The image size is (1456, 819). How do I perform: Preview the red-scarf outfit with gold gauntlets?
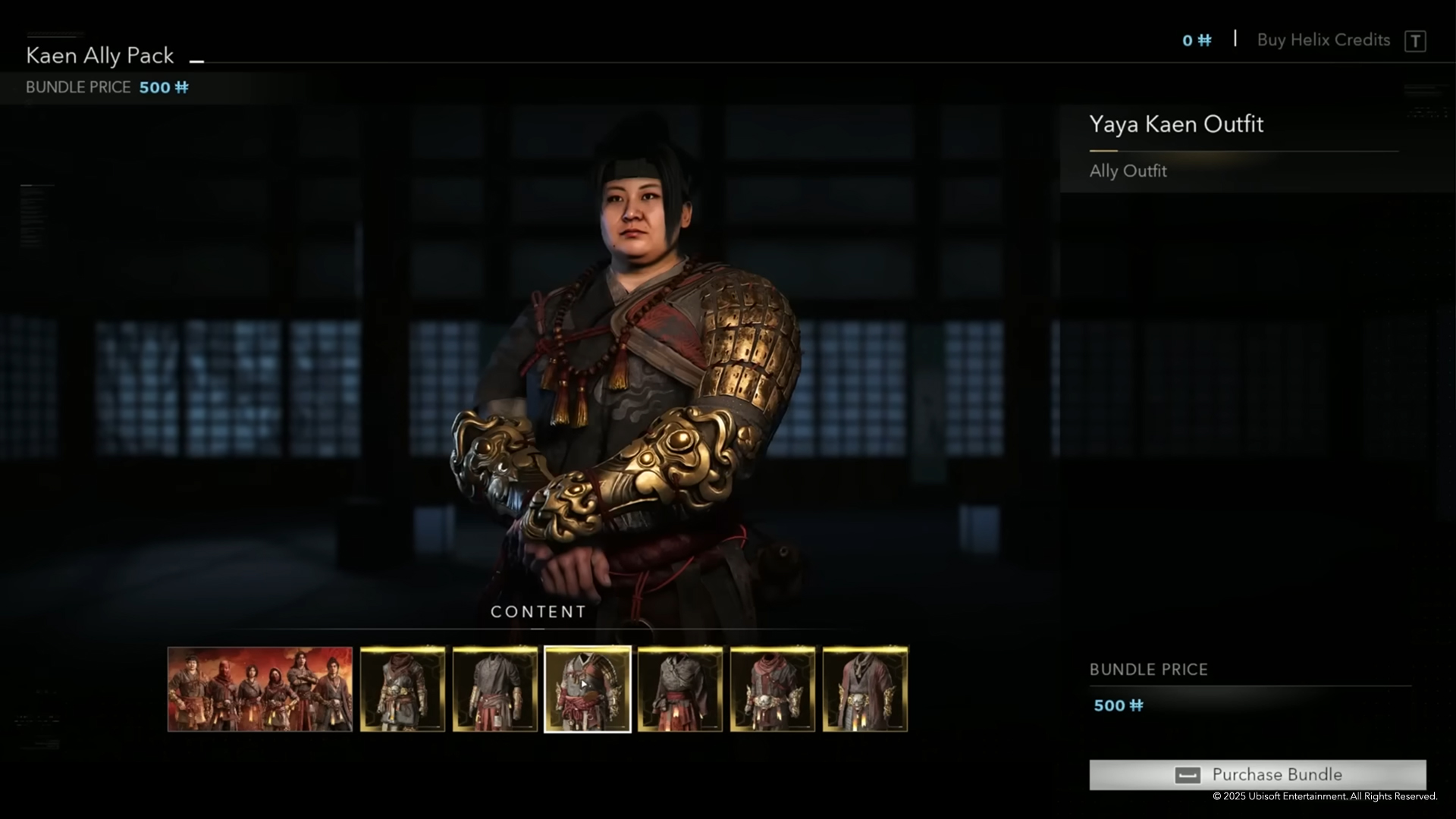click(x=773, y=689)
